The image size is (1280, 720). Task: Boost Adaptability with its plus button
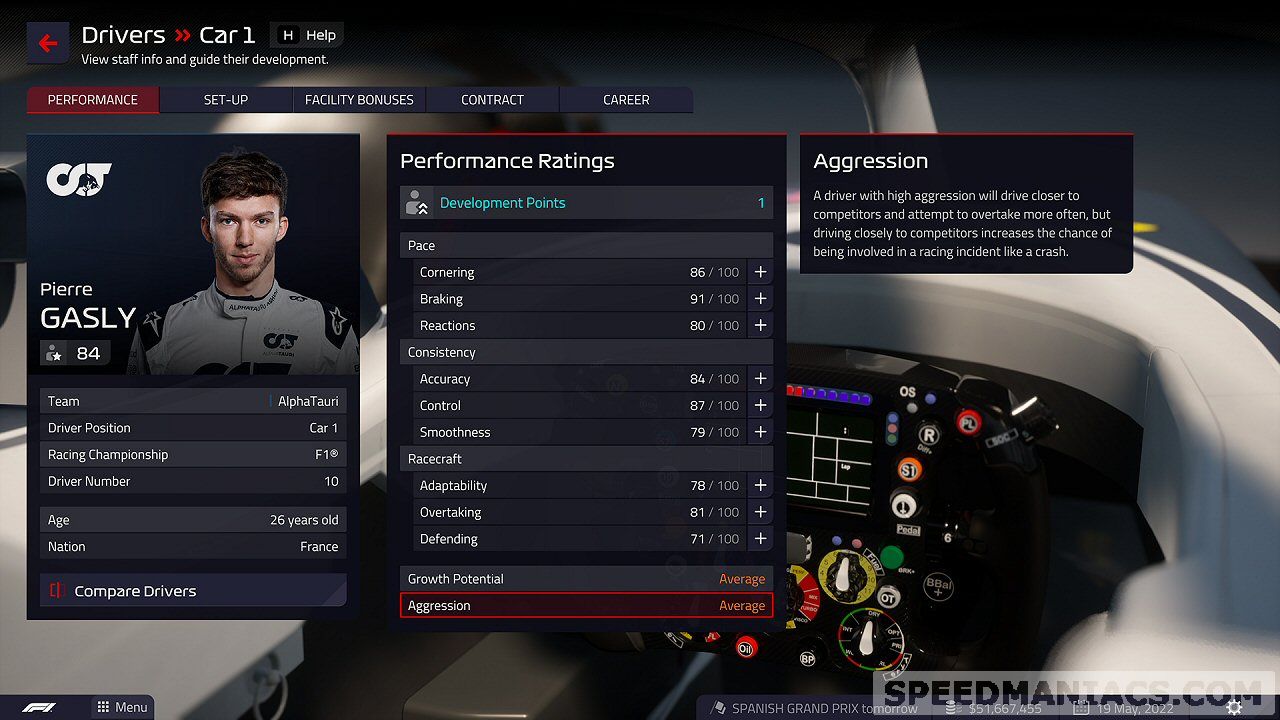tap(760, 485)
